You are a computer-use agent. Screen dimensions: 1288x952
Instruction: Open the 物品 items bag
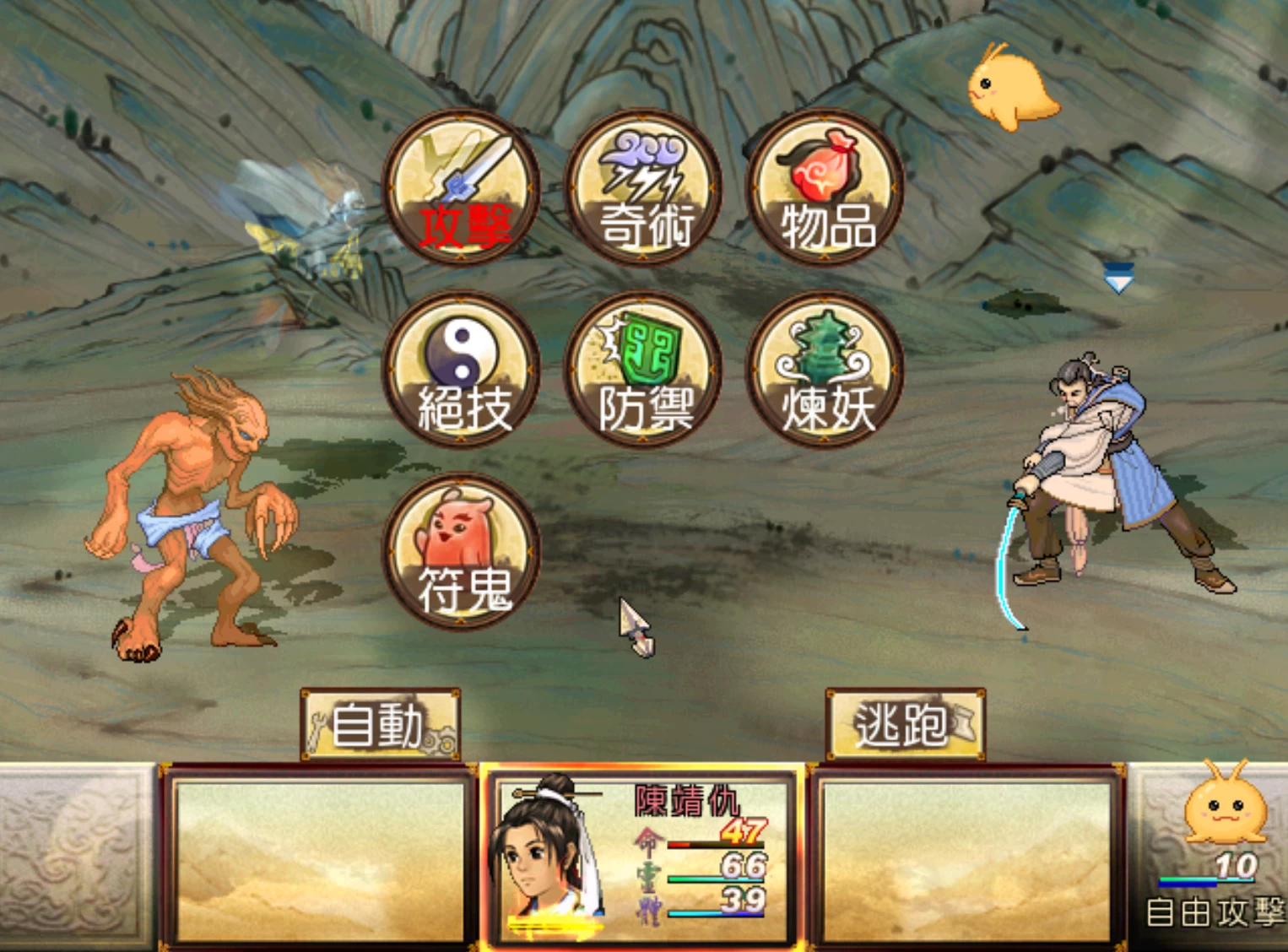825,187
